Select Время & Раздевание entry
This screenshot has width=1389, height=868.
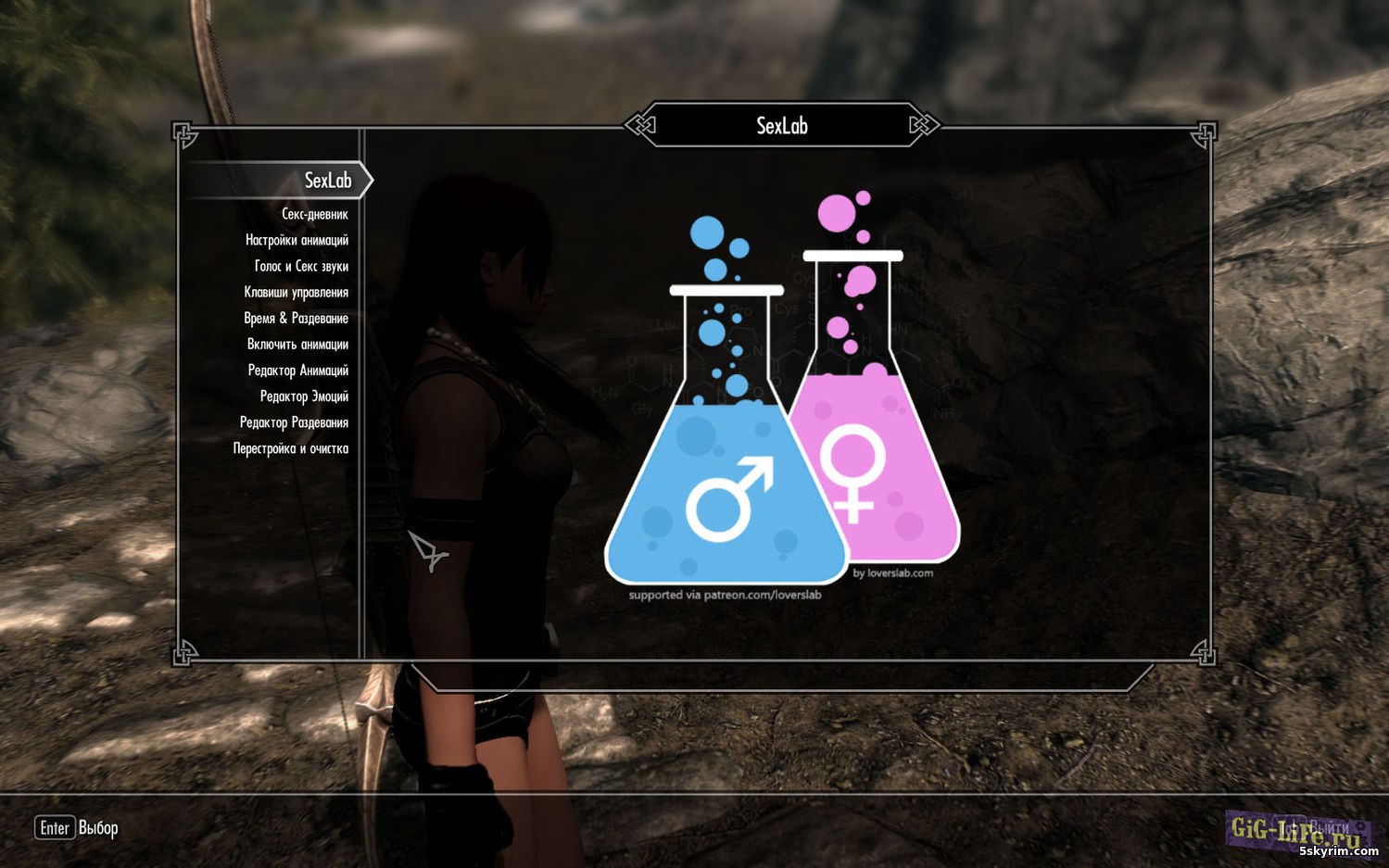pos(296,319)
